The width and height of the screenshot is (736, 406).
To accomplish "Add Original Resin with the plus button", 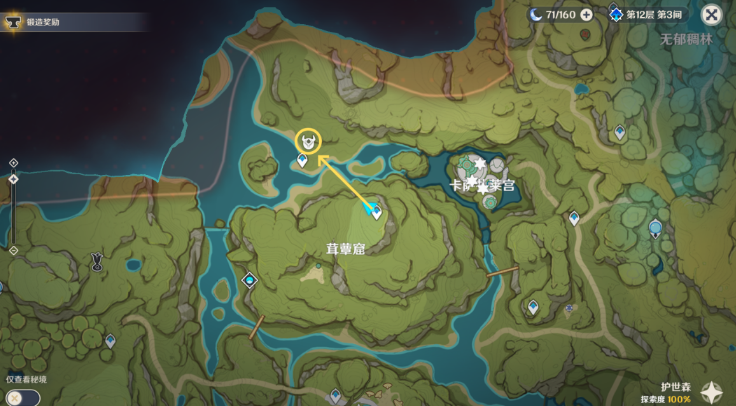I will (x=586, y=14).
